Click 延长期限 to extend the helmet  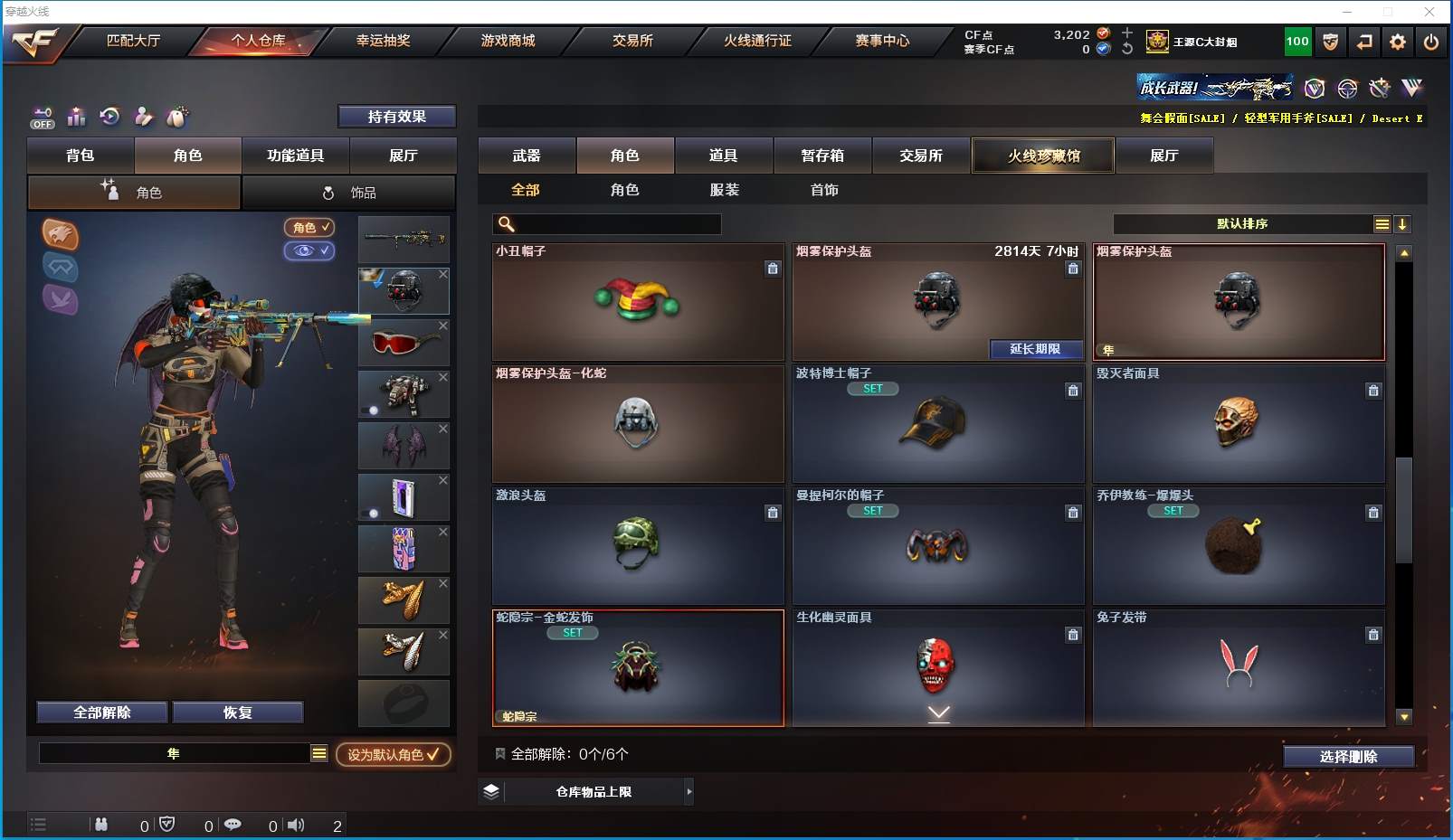(x=1035, y=349)
